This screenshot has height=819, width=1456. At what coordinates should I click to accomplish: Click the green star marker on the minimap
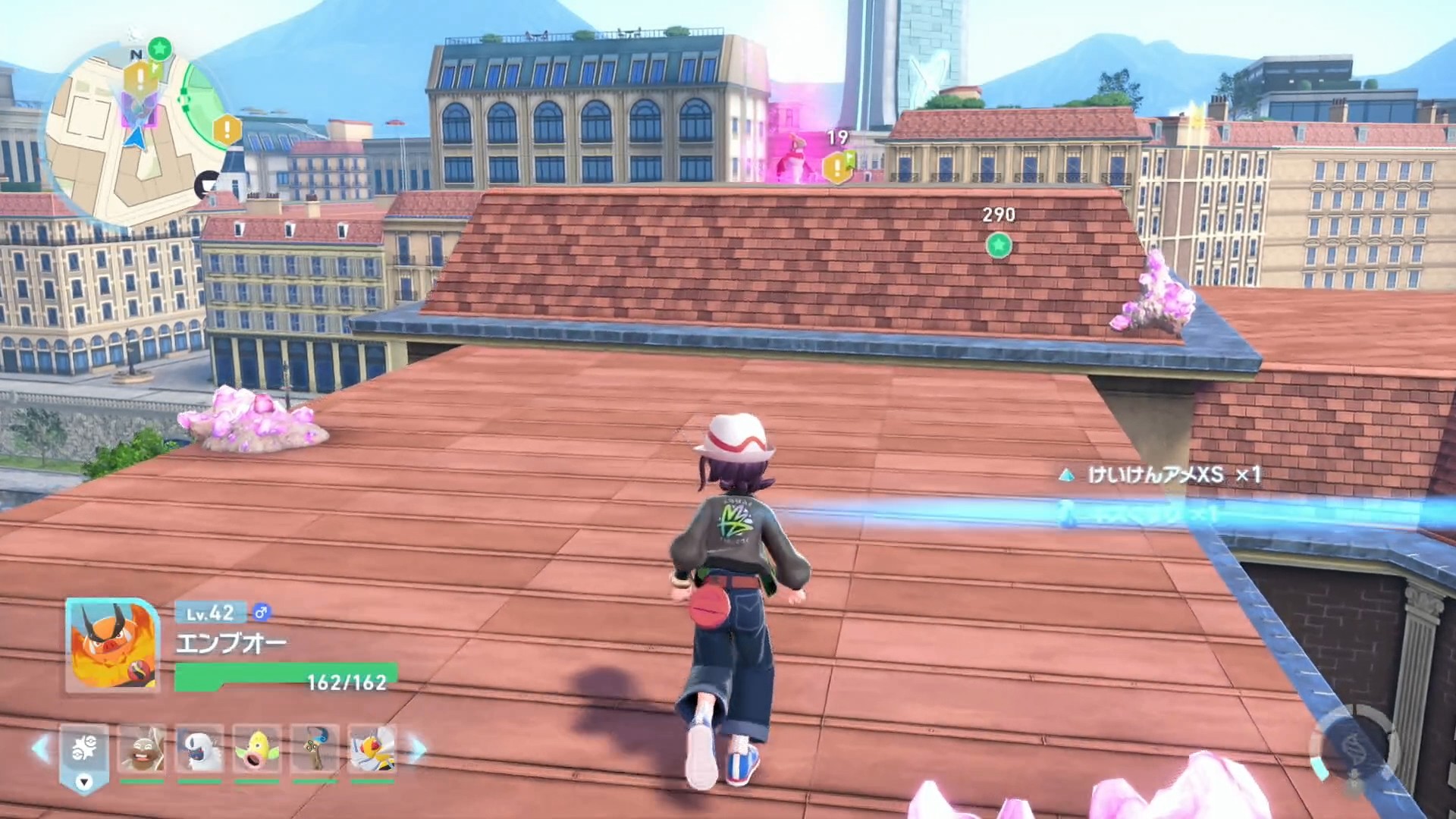coord(159,49)
